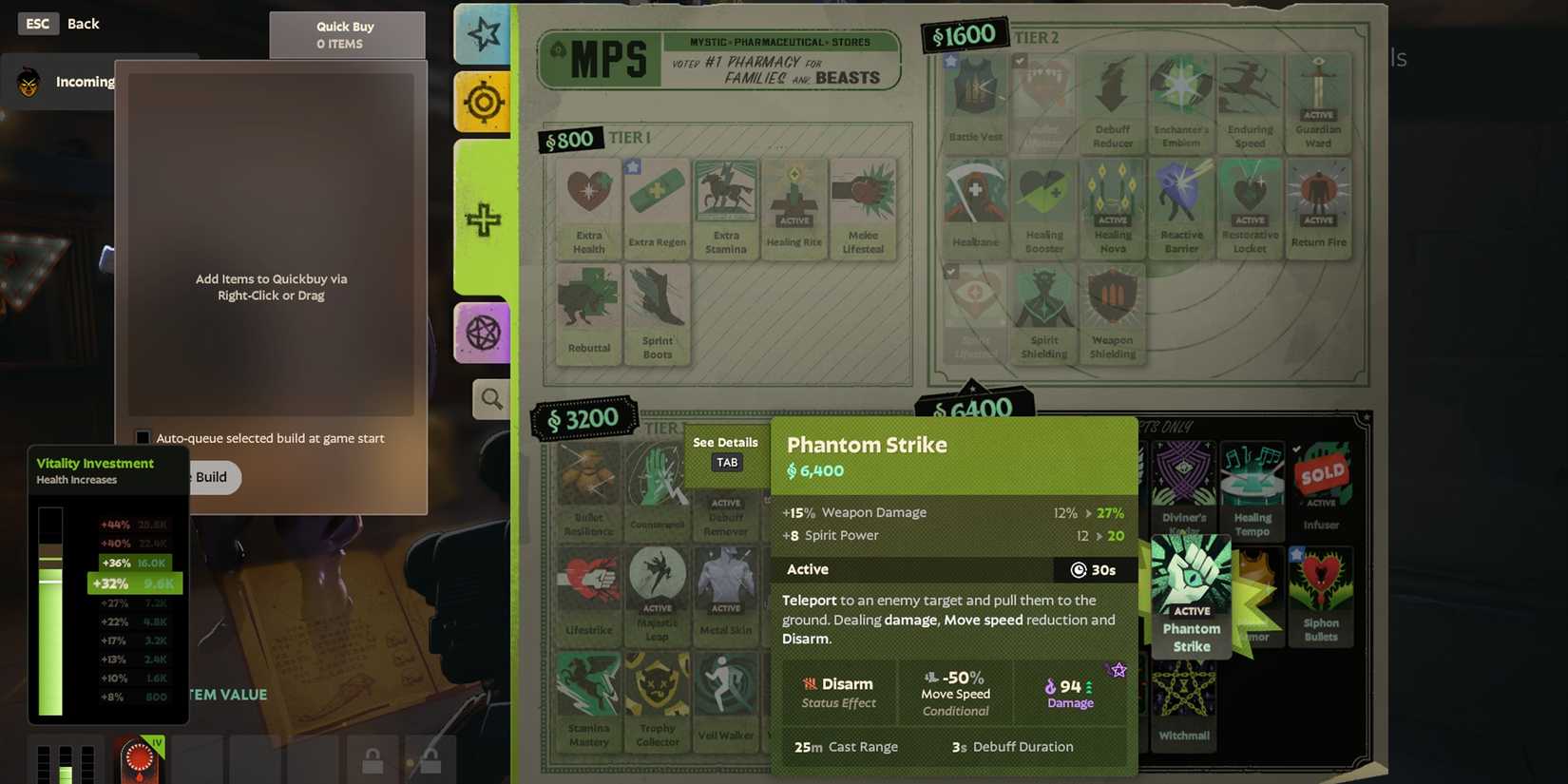Open the Spirit items category pentagram icon
The image size is (1568, 784).
(x=482, y=332)
